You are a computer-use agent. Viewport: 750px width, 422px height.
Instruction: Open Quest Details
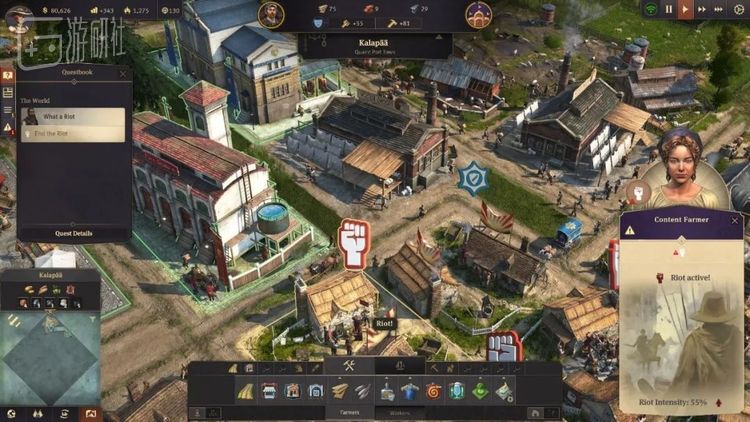coord(73,233)
